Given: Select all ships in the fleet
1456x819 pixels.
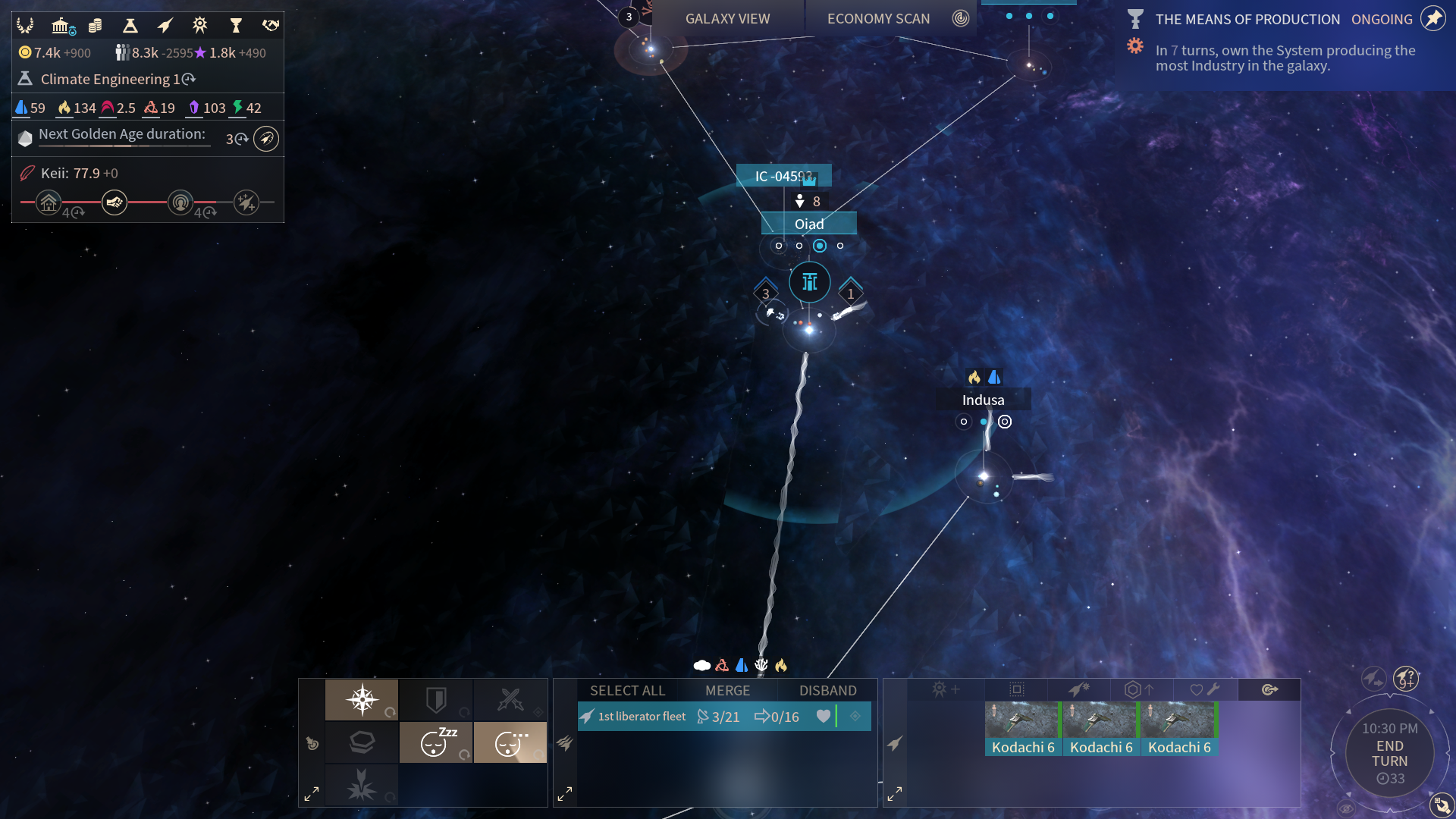Looking at the screenshot, I should pyautogui.click(x=627, y=691).
